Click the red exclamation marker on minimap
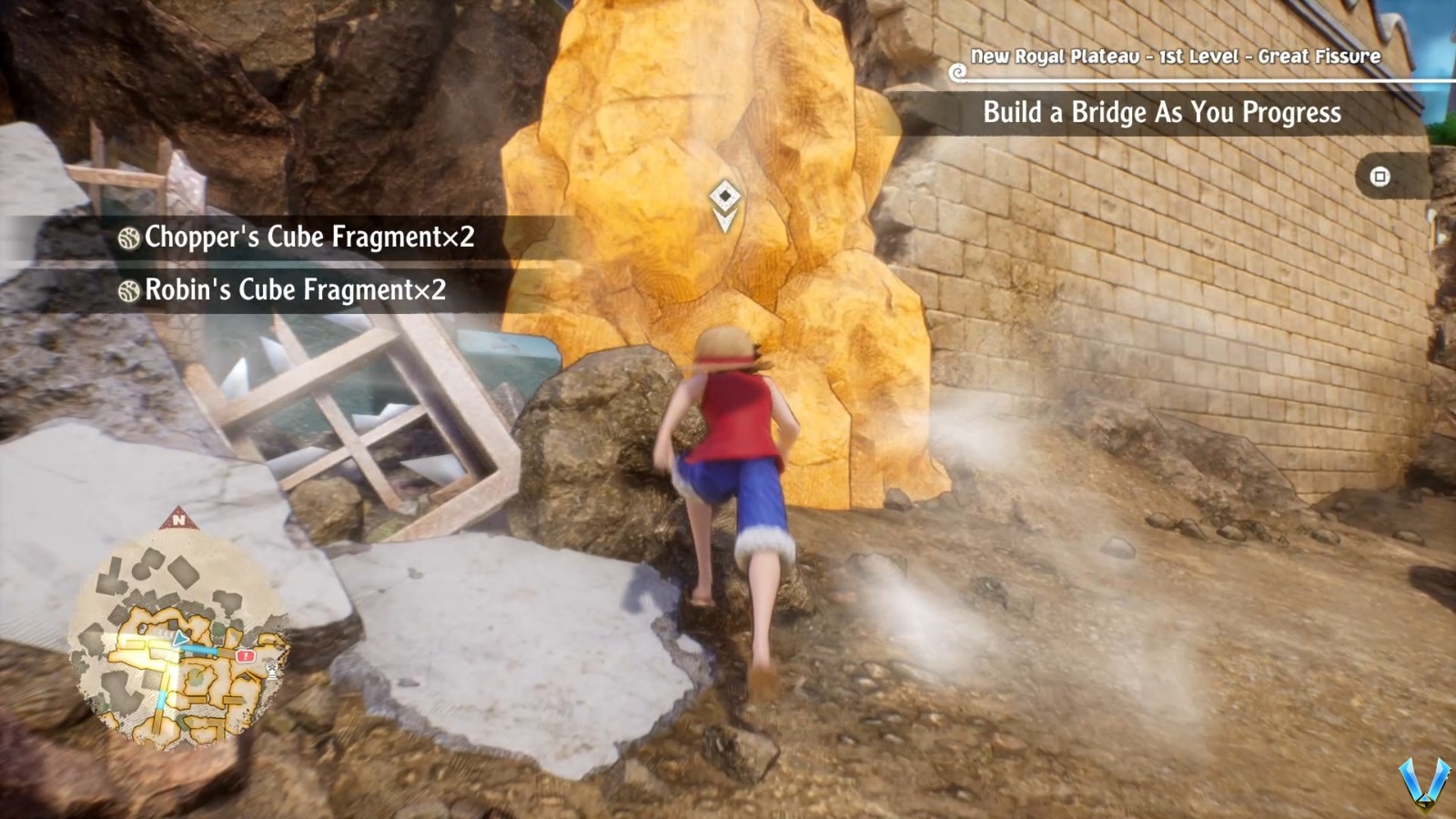1456x819 pixels. (x=244, y=655)
